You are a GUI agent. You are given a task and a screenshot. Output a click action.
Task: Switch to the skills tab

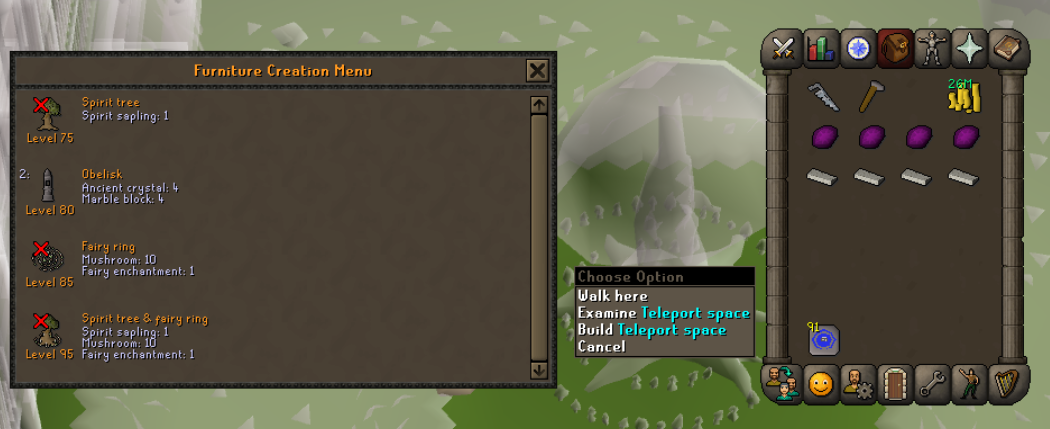point(820,49)
